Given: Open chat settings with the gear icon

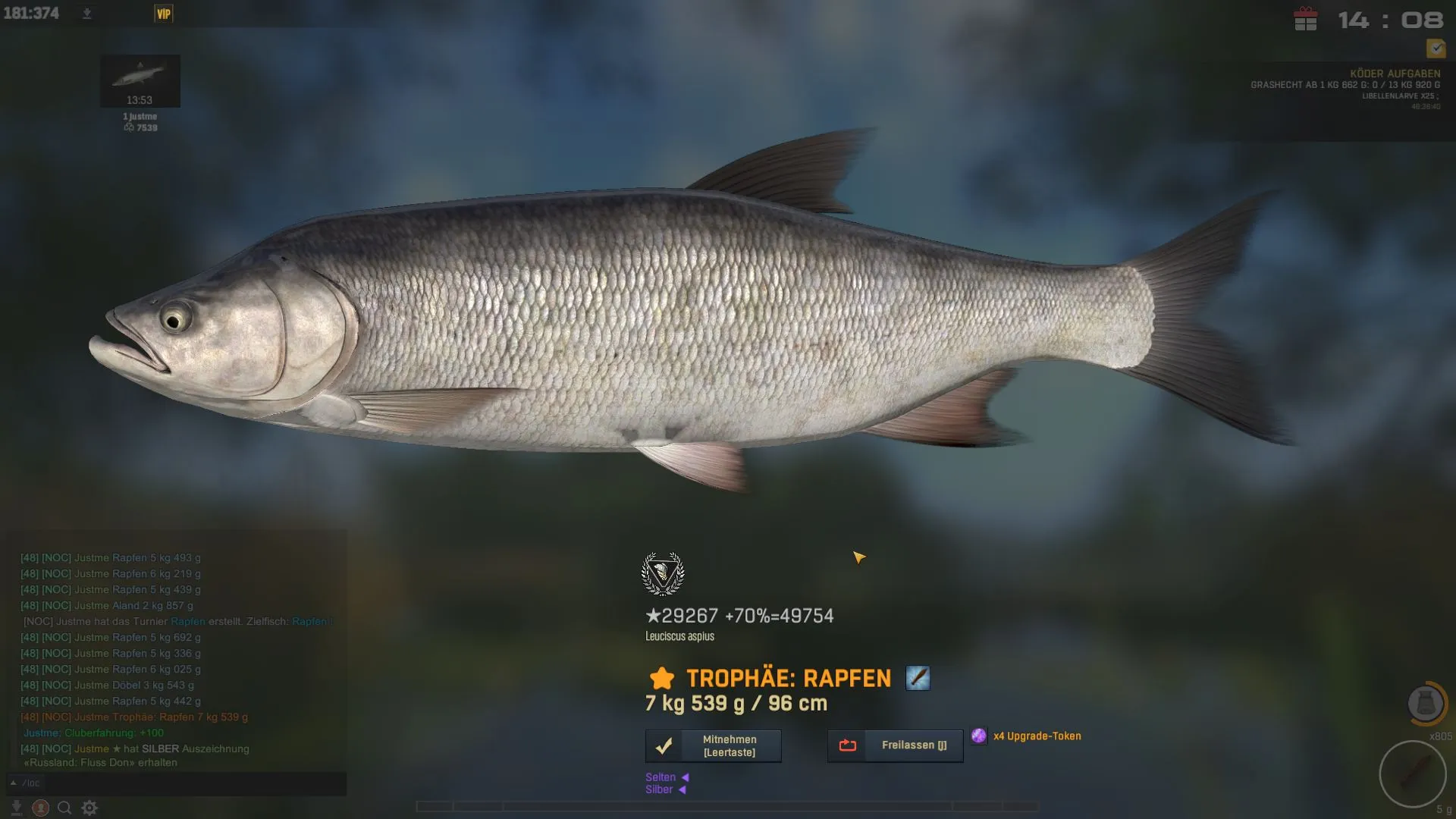Looking at the screenshot, I should point(89,808).
